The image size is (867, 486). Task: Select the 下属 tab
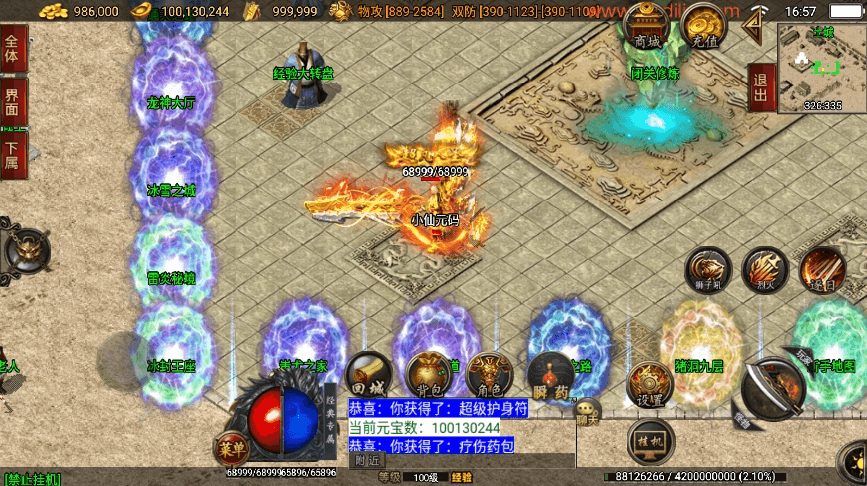(13, 154)
